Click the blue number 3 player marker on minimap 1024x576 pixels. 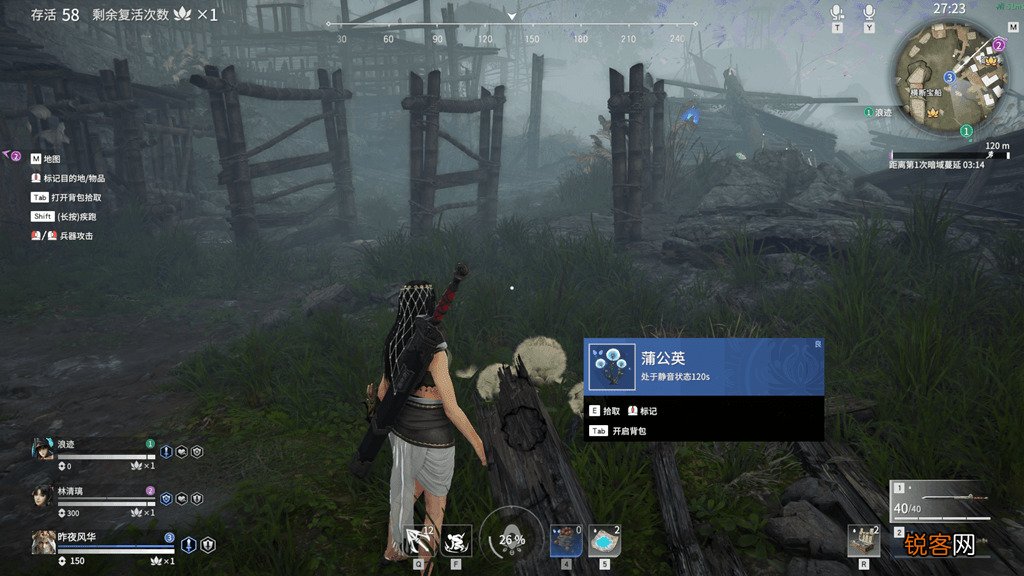[x=948, y=77]
